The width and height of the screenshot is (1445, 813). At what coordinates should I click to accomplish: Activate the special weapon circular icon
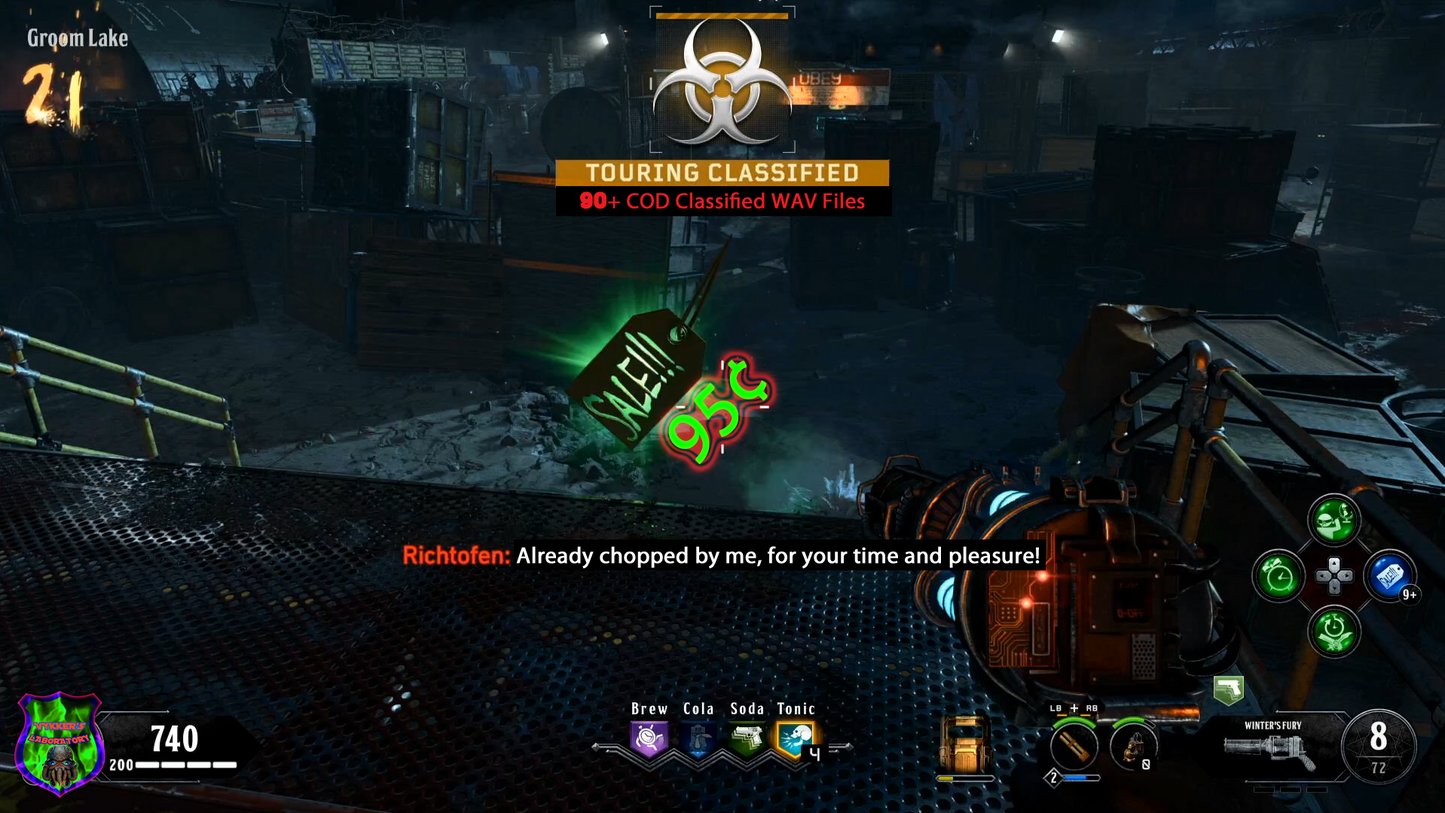click(x=1073, y=746)
